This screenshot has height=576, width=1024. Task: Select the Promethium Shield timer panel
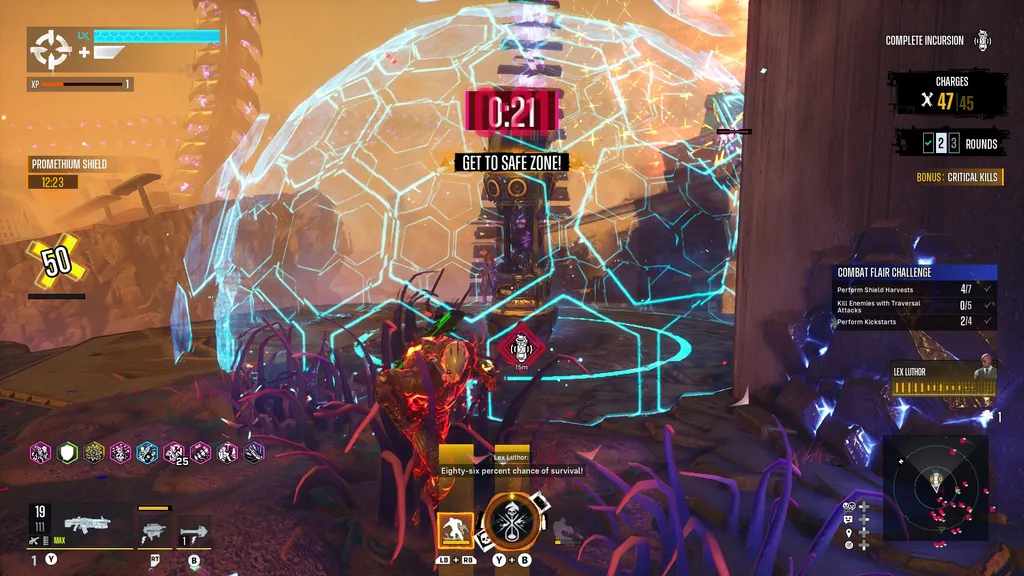click(x=68, y=173)
